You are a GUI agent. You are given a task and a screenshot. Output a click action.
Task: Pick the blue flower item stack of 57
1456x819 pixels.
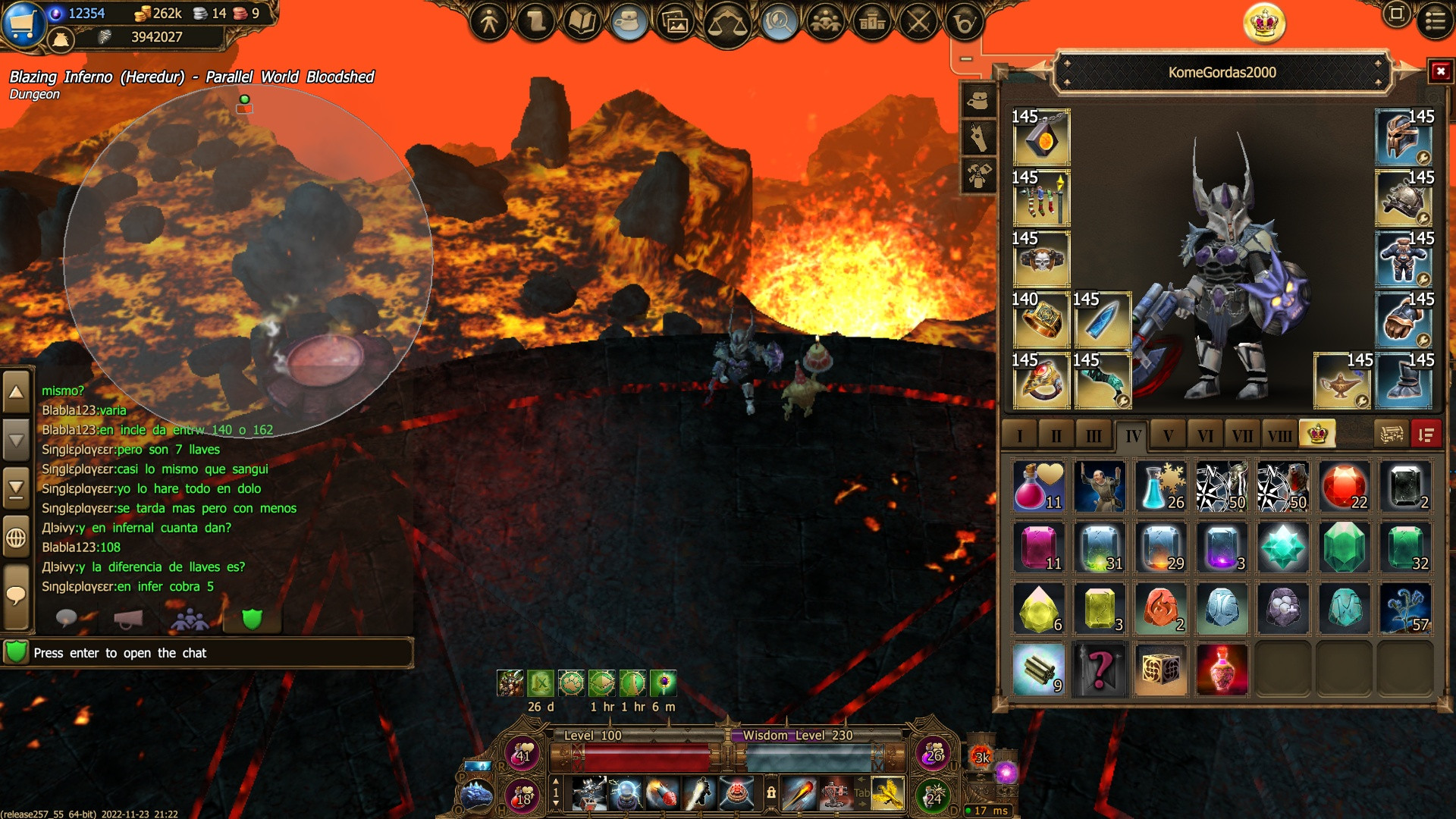pyautogui.click(x=1405, y=609)
